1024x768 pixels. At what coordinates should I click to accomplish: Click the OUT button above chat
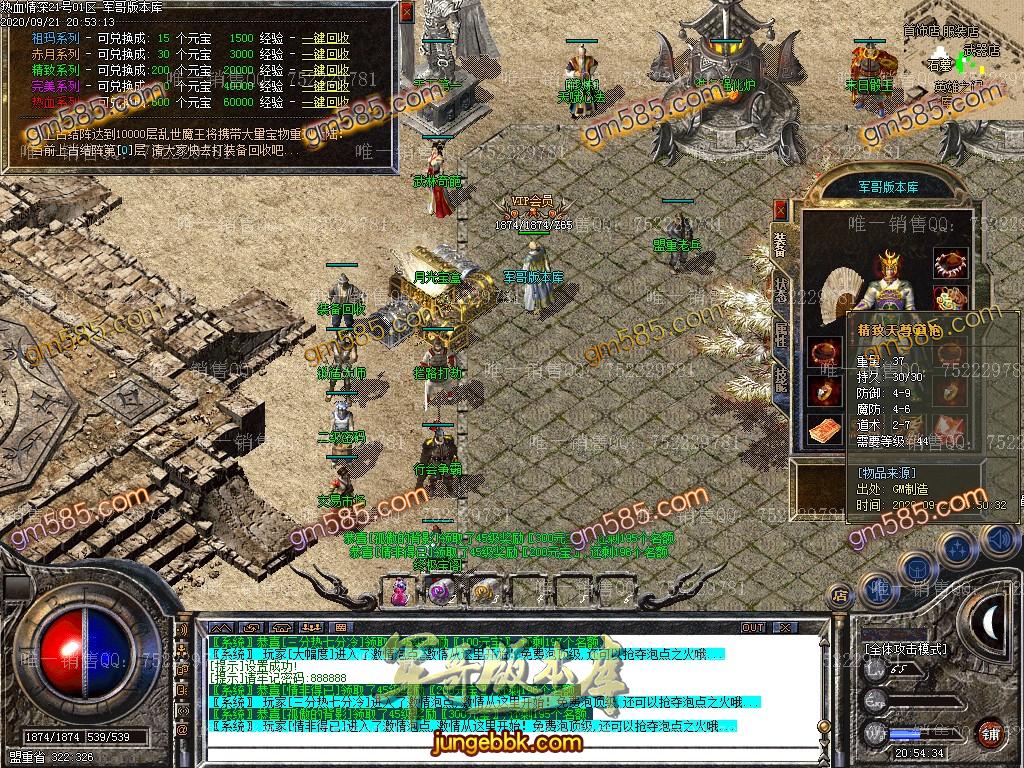click(752, 628)
